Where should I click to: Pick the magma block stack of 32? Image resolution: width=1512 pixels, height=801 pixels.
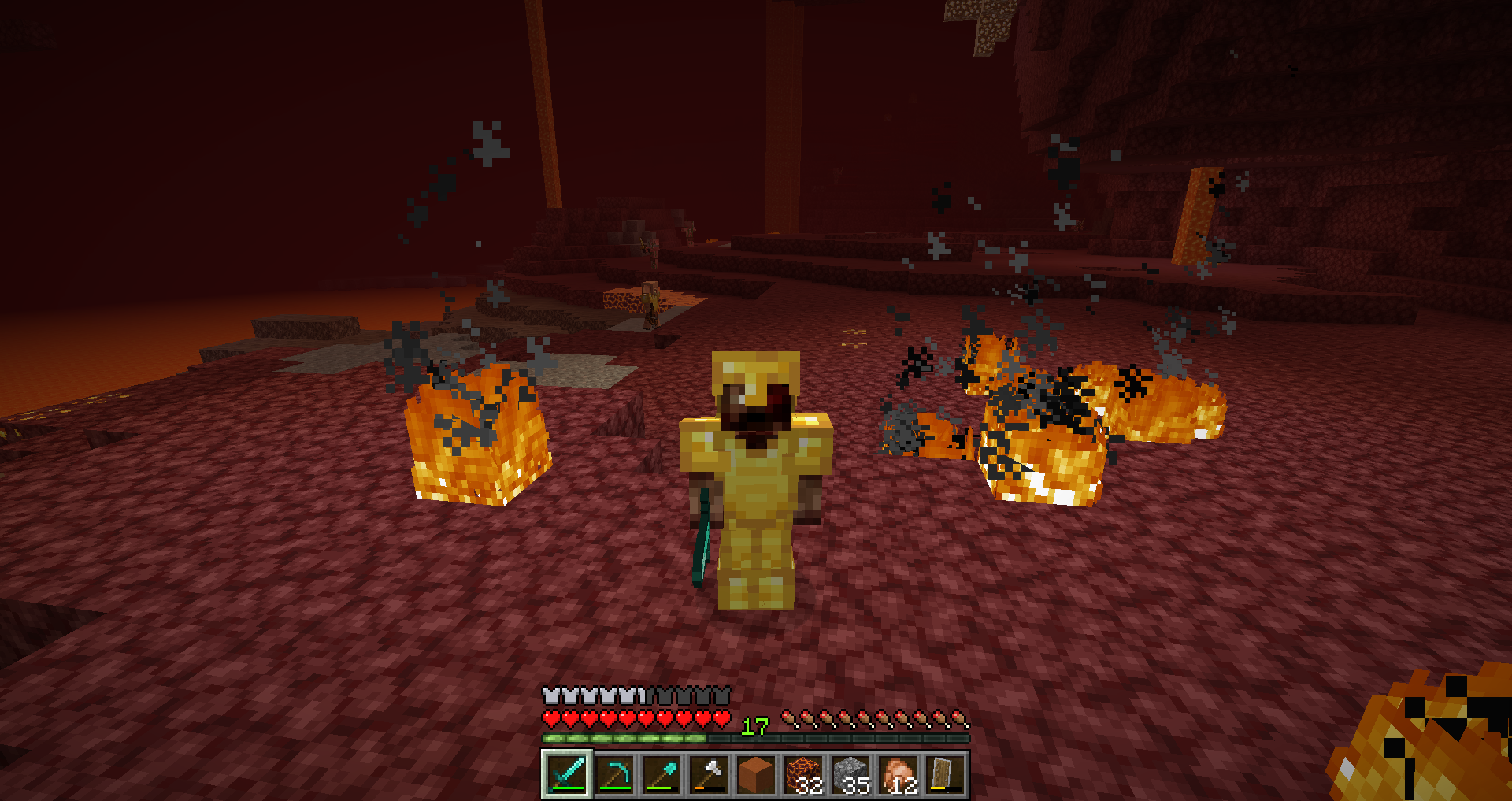click(803, 774)
